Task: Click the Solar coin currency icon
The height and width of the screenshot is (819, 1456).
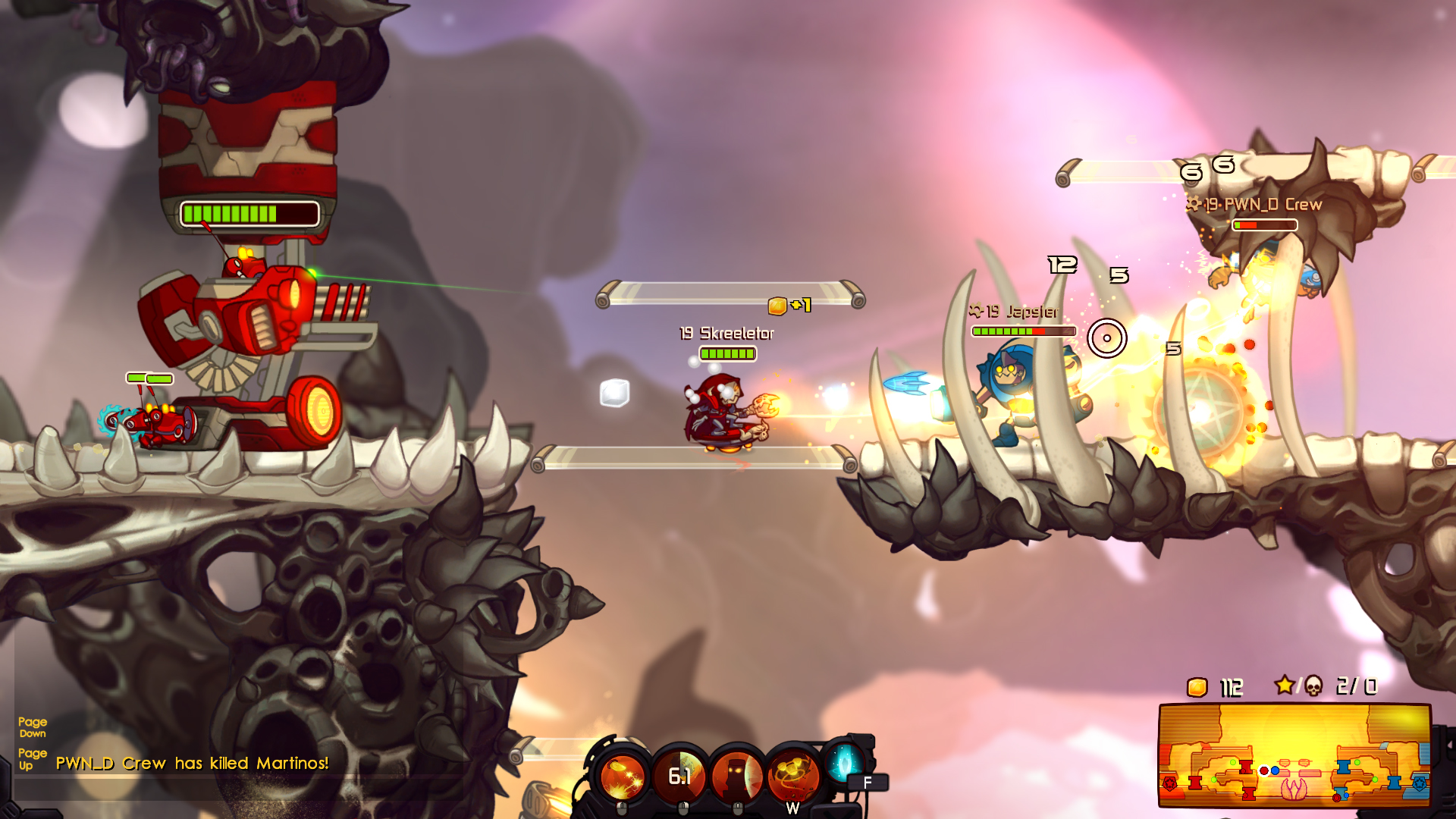Action: (1197, 688)
